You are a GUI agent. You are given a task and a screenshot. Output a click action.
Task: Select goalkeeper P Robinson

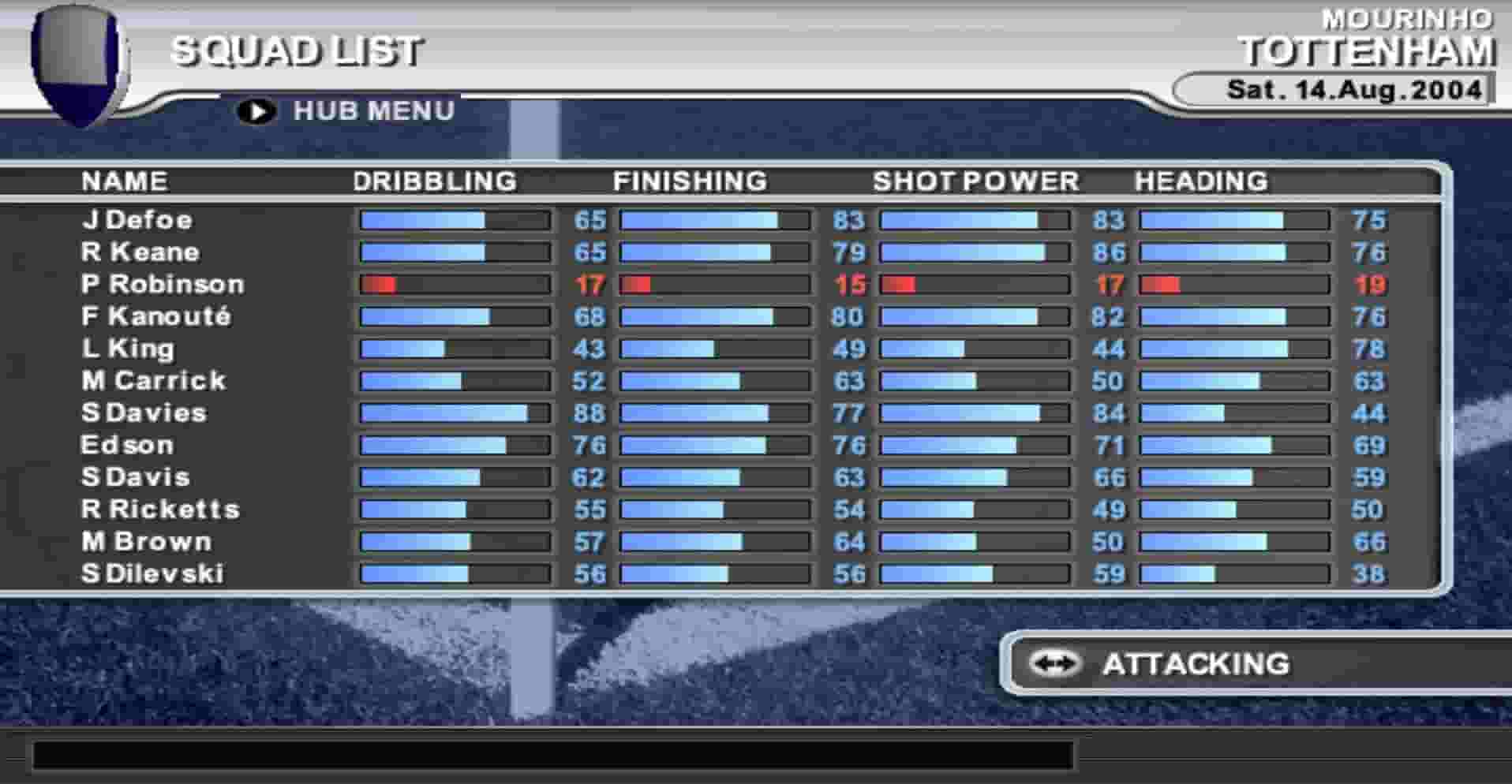[x=162, y=285]
